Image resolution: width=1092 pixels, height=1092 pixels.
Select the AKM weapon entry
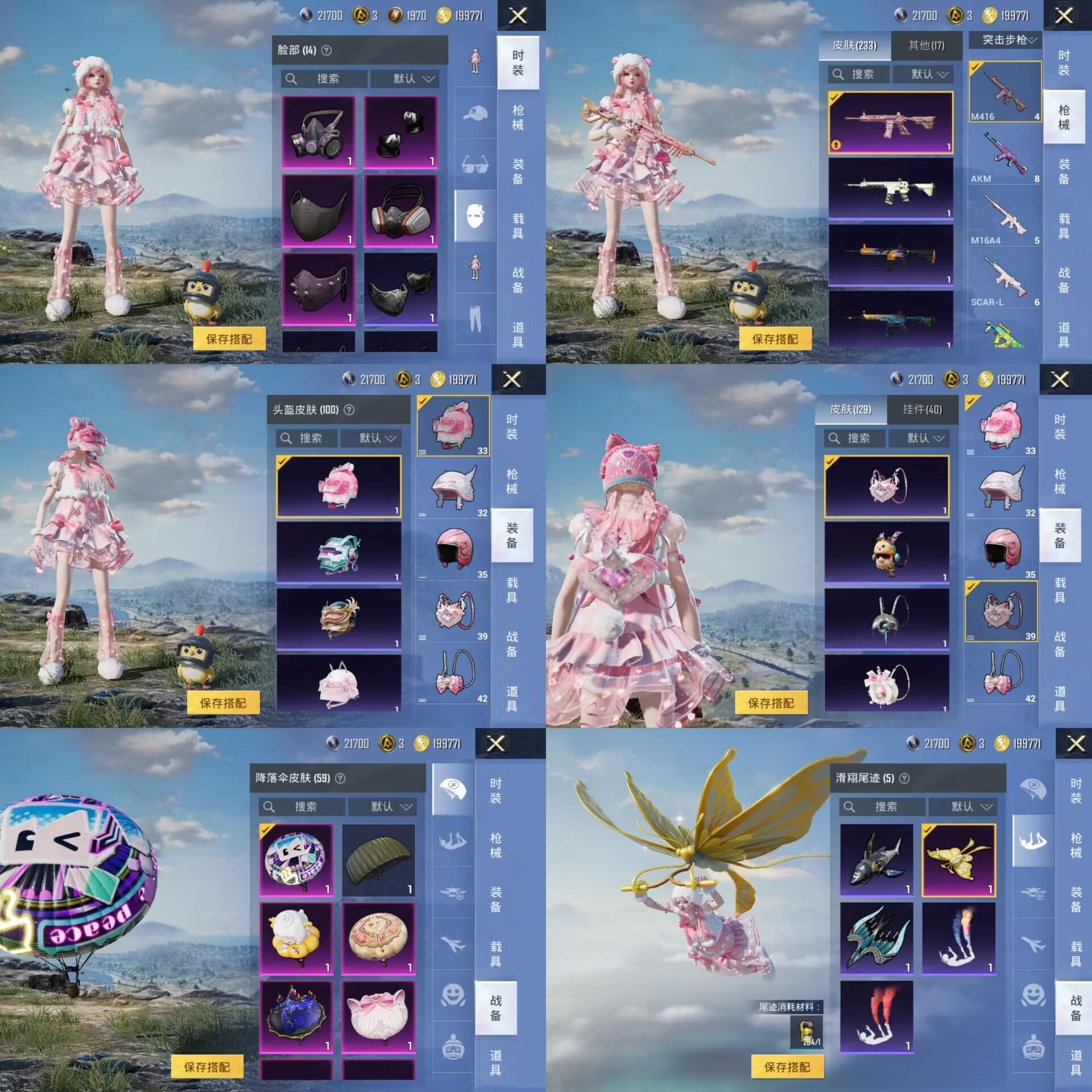1006,158
